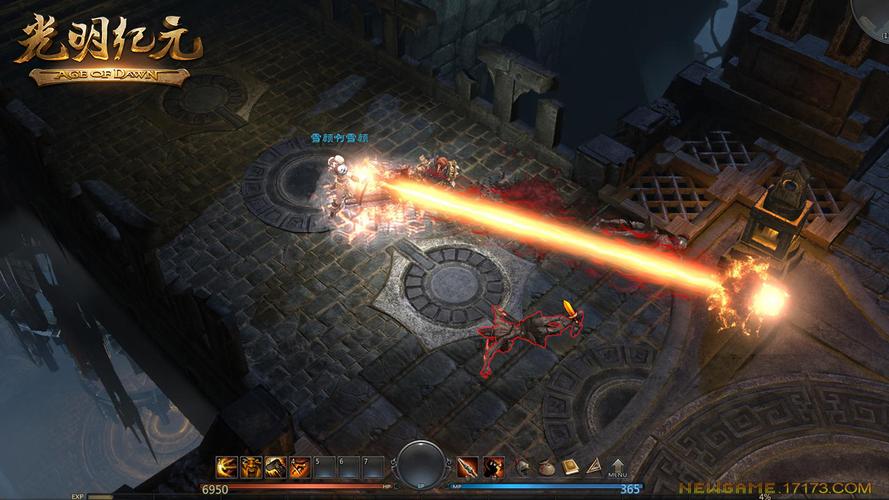889x500 pixels.
Task: Open the minimap in the corner
Action: tap(872, 12)
